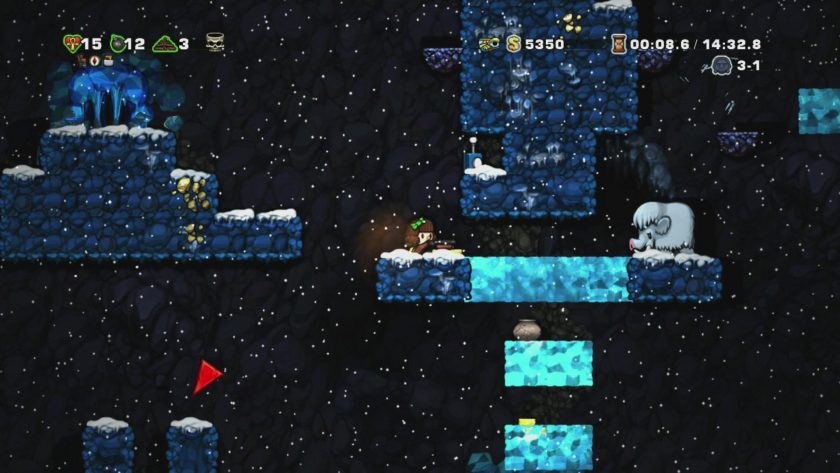Click the ankh heart health icon

[x=71, y=43]
